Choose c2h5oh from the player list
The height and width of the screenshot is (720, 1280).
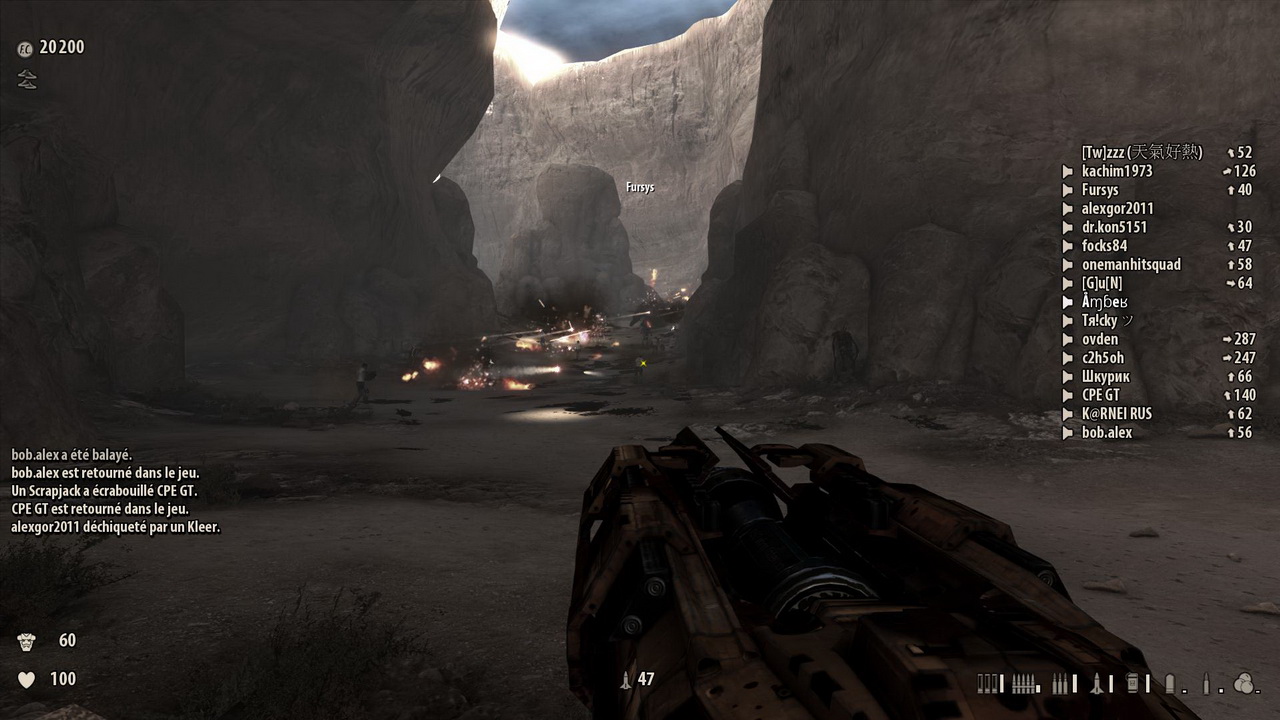coord(1102,358)
